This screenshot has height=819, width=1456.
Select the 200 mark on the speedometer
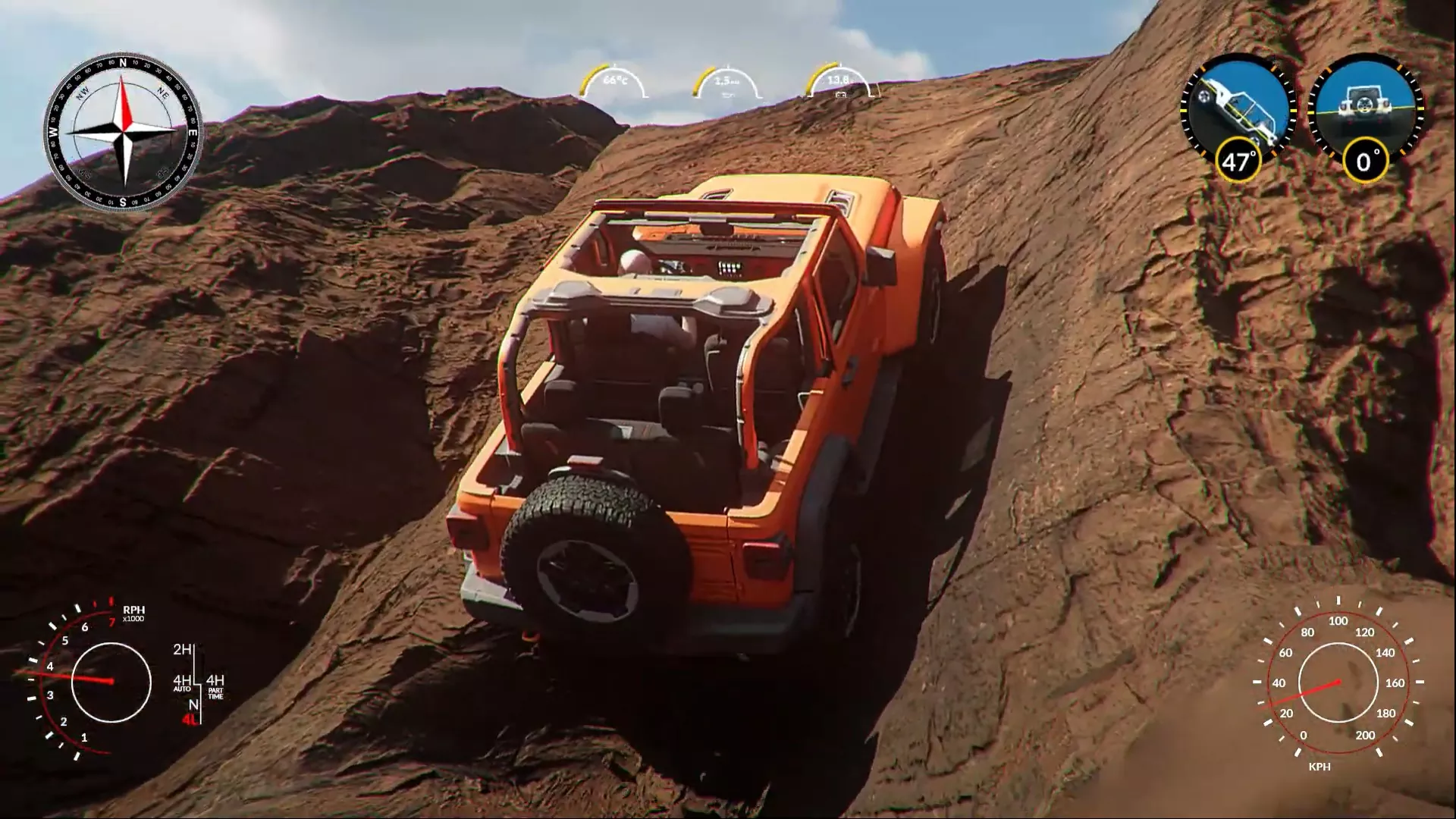pos(1366,735)
